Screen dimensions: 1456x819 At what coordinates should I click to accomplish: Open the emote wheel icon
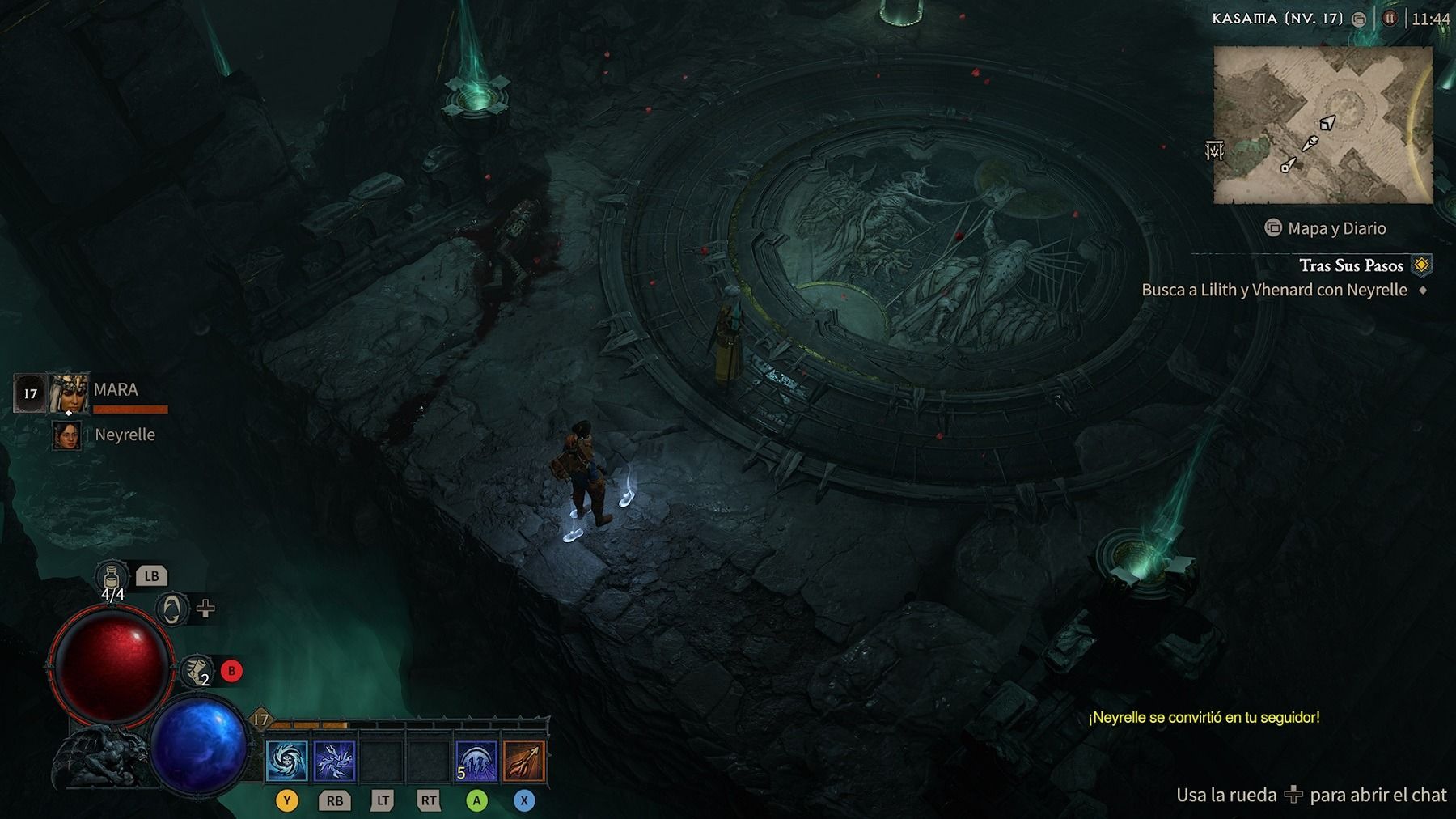coord(171,609)
